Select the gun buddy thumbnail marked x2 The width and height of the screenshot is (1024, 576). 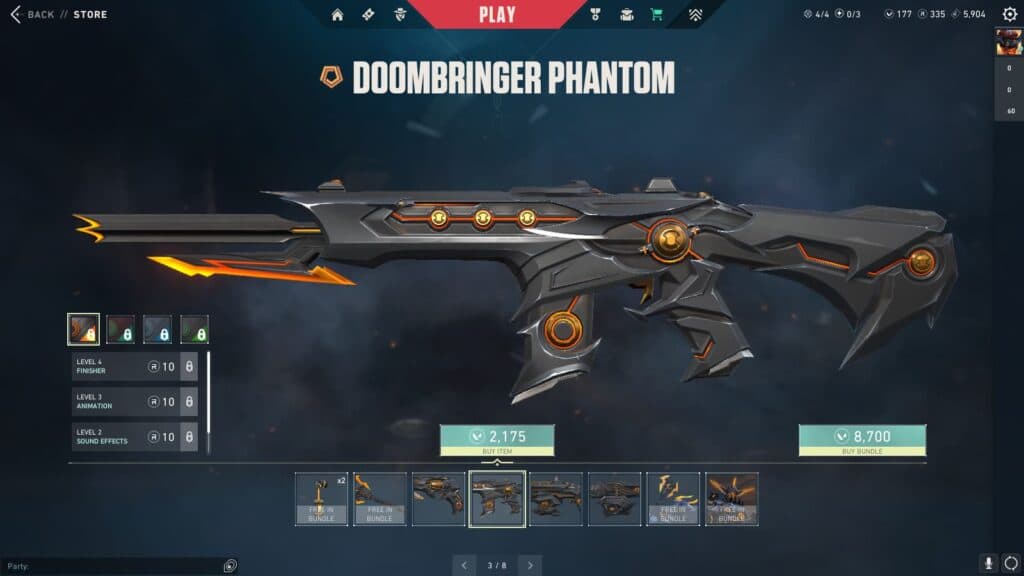(322, 499)
